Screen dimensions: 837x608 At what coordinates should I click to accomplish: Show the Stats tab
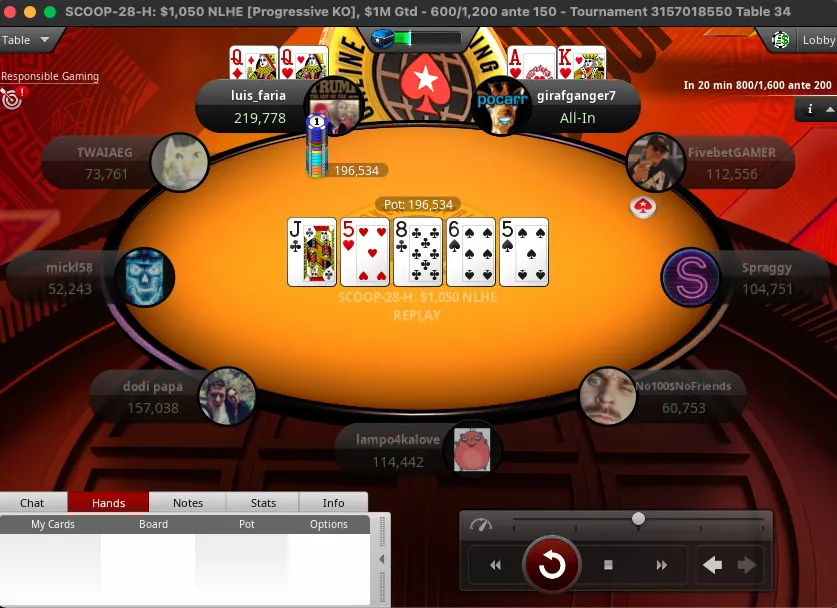pyautogui.click(x=264, y=503)
